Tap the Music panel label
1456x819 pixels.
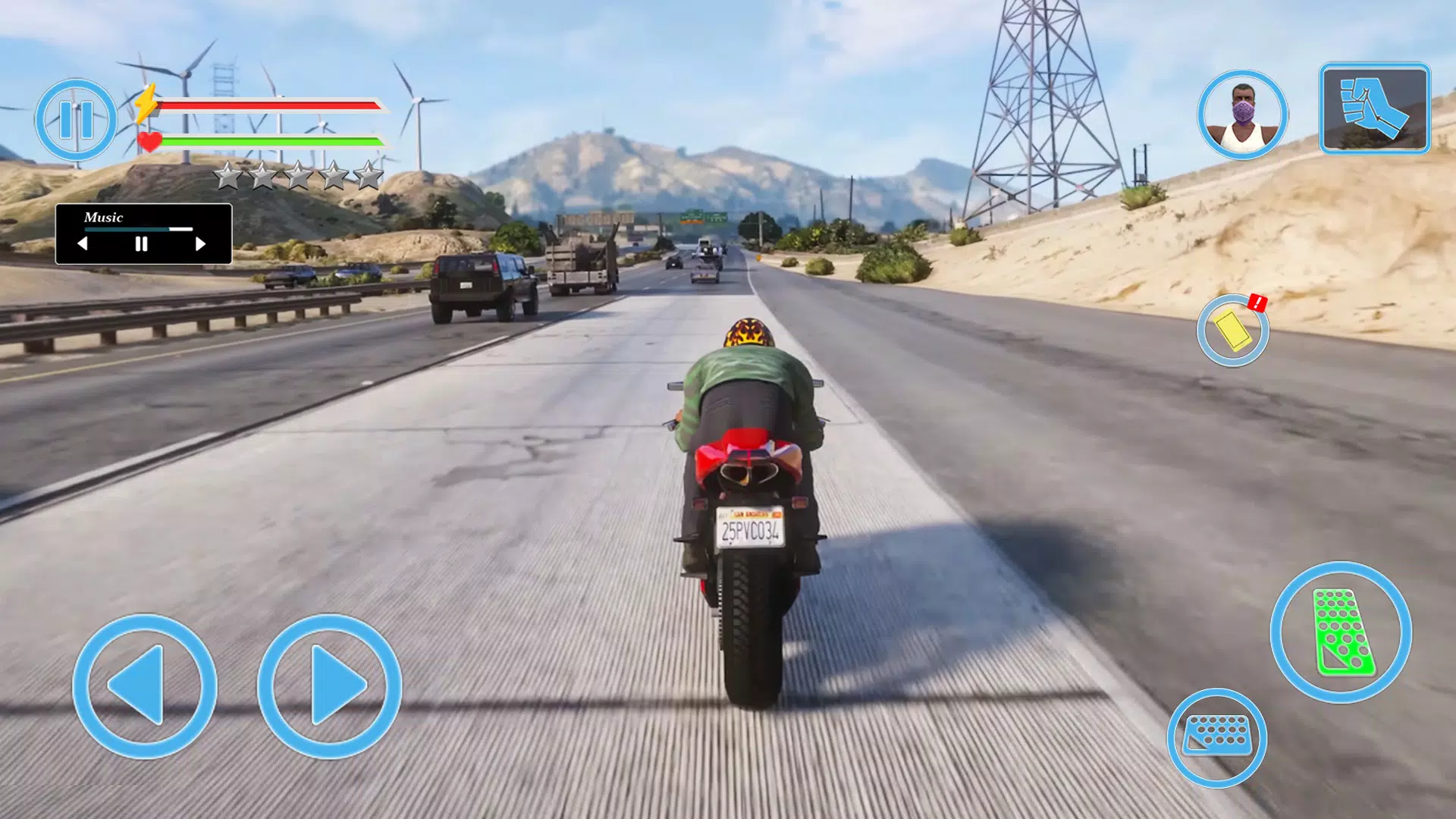coord(104,218)
